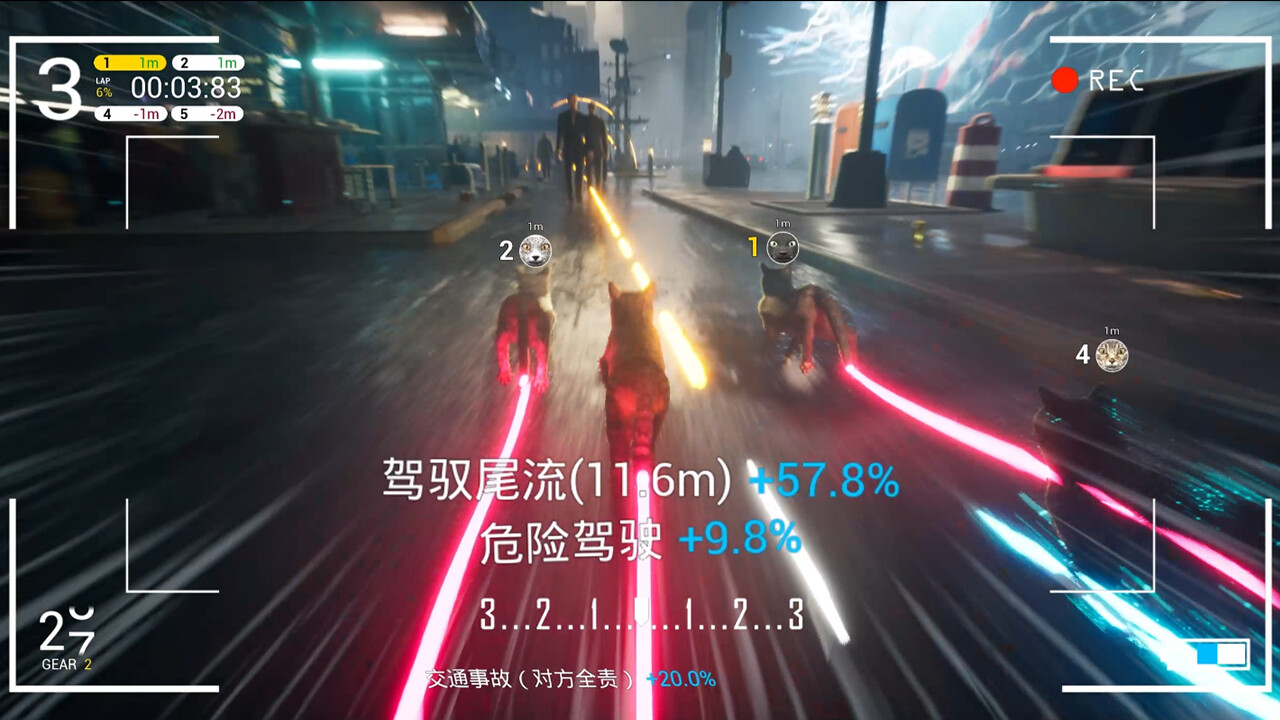The image size is (1280, 720).
Task: Click the cat avatar for racer 4
Action: pos(1113,354)
